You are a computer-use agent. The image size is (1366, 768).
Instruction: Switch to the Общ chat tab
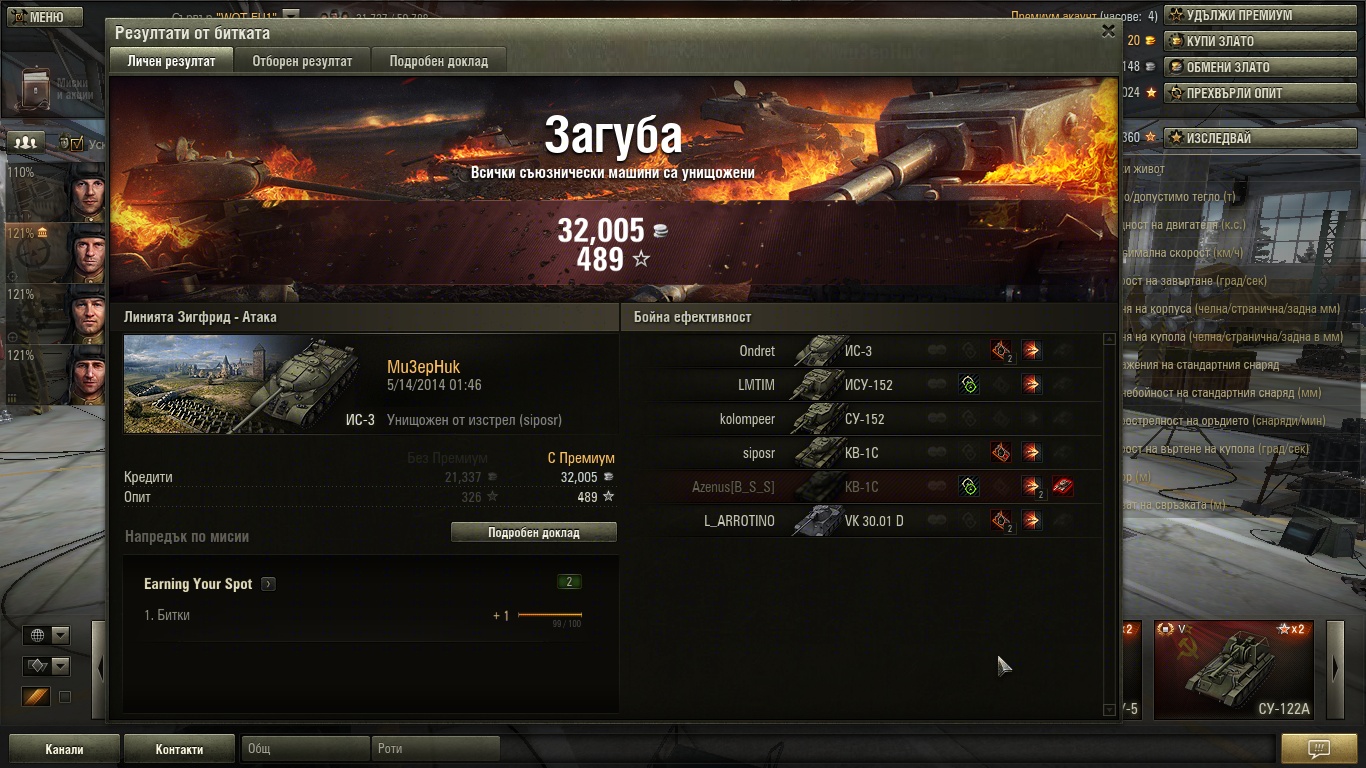coord(305,748)
